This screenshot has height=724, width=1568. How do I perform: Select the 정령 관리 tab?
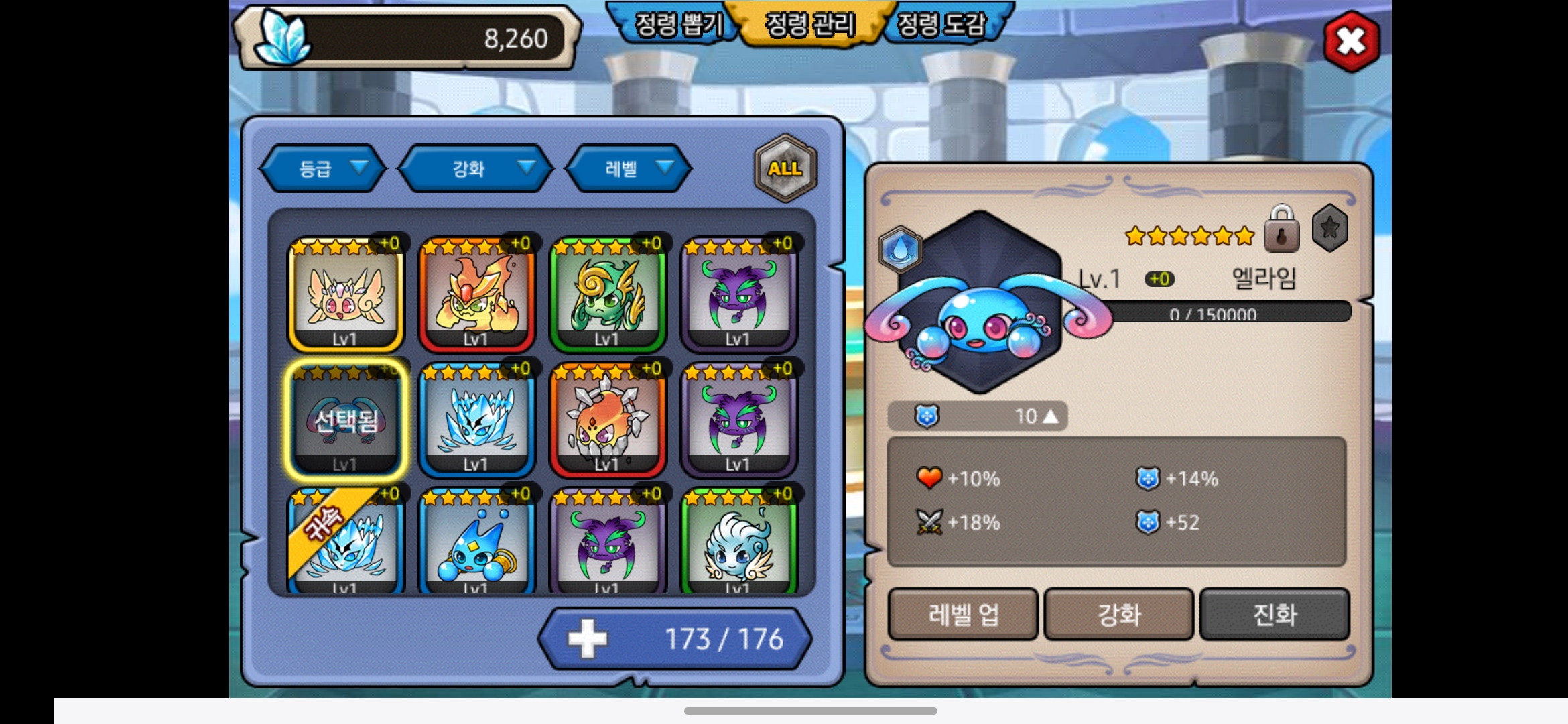click(810, 25)
